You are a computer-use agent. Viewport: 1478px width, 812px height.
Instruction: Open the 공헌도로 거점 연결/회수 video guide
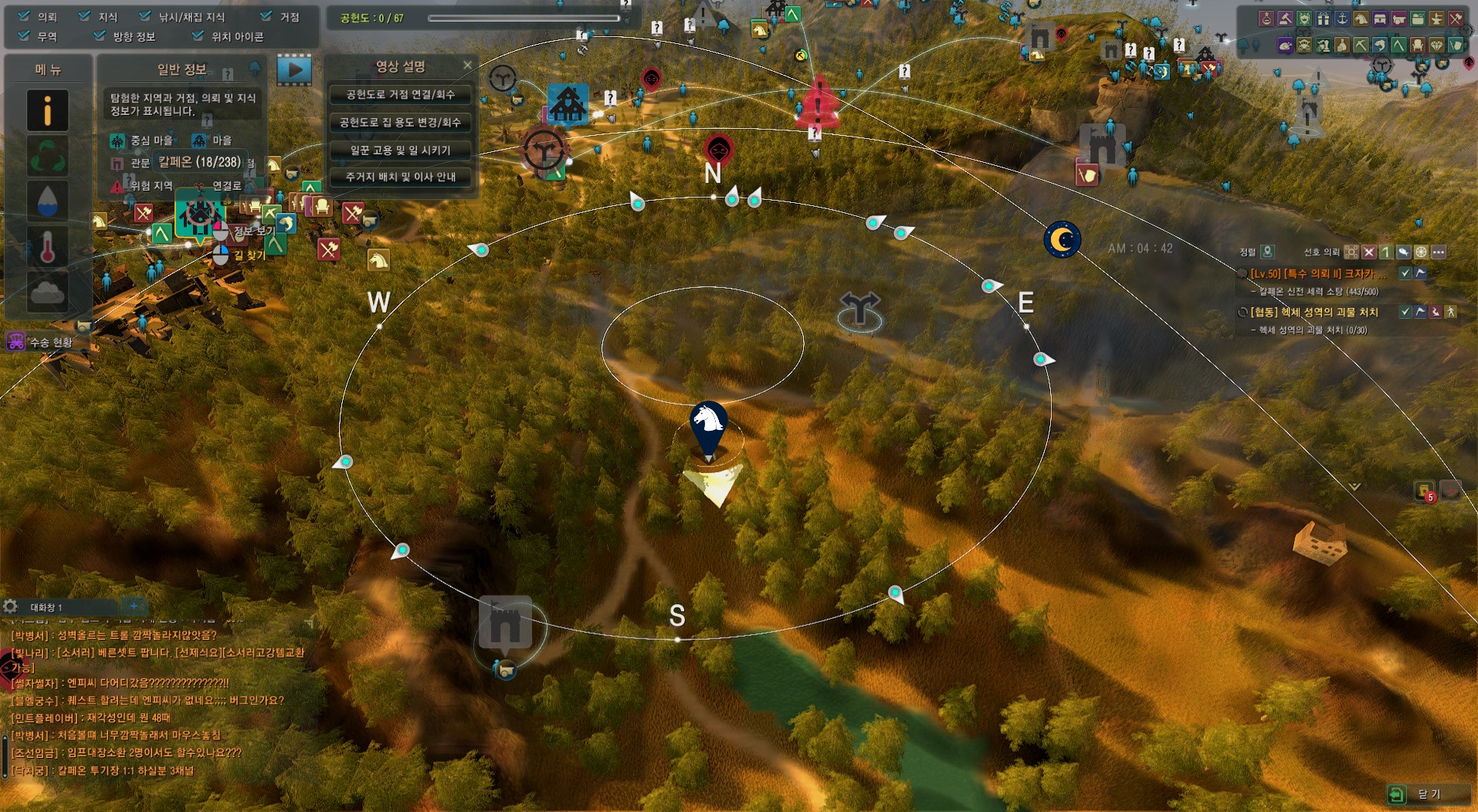coord(400,95)
